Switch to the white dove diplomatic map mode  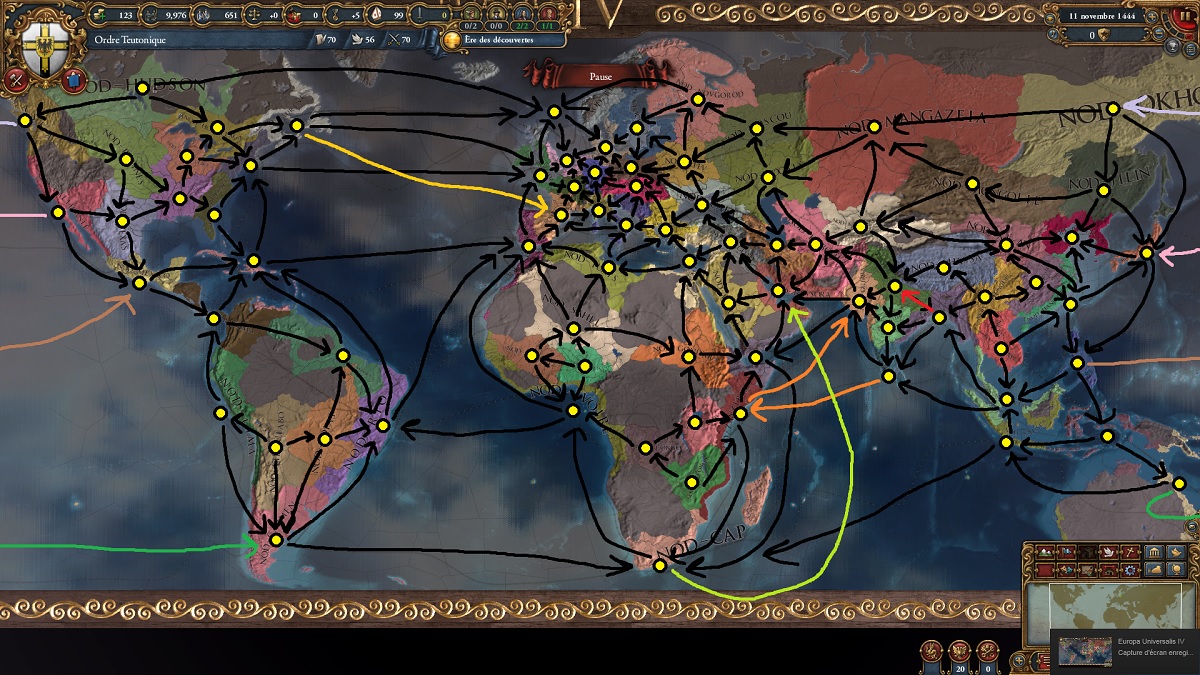(1108, 552)
